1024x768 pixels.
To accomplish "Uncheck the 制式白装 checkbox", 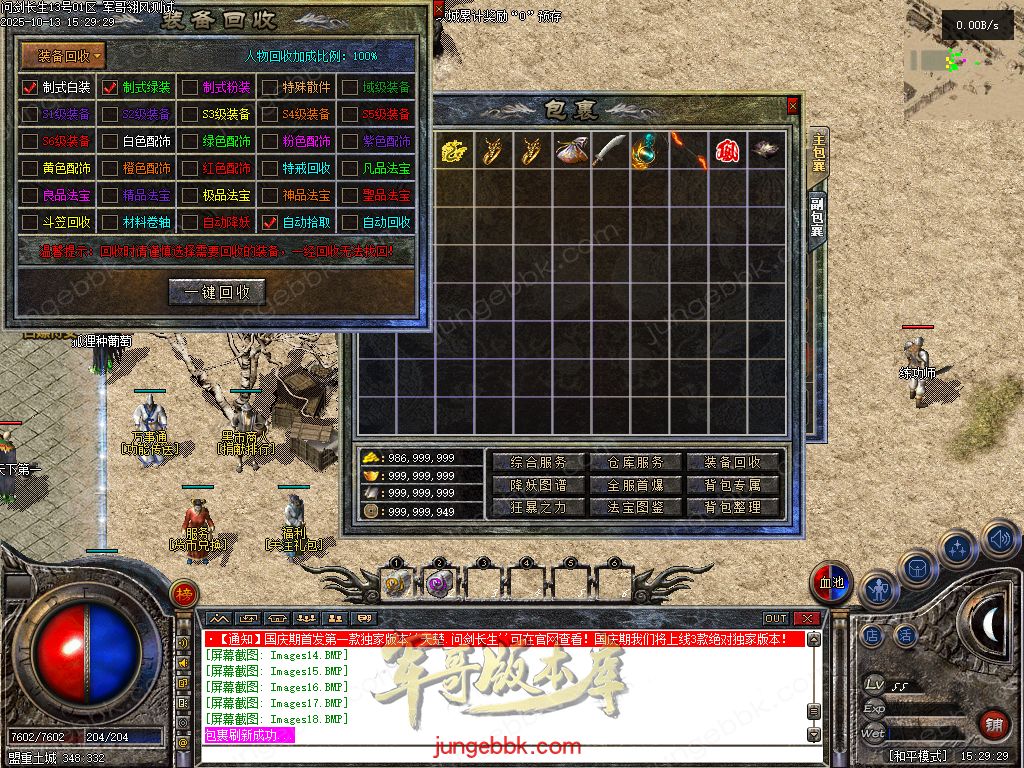I will pos(30,88).
